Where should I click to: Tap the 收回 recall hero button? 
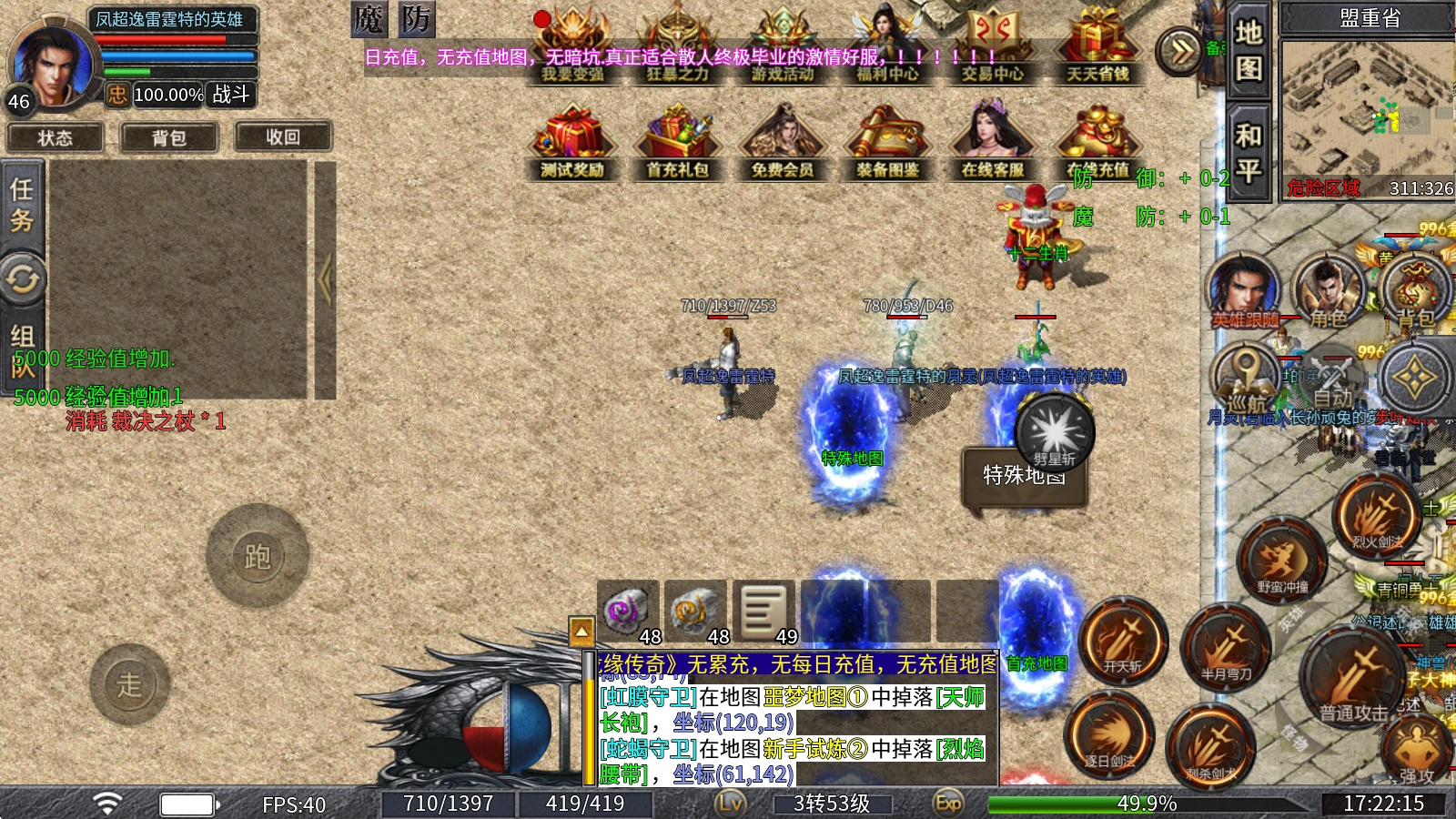coord(282,136)
